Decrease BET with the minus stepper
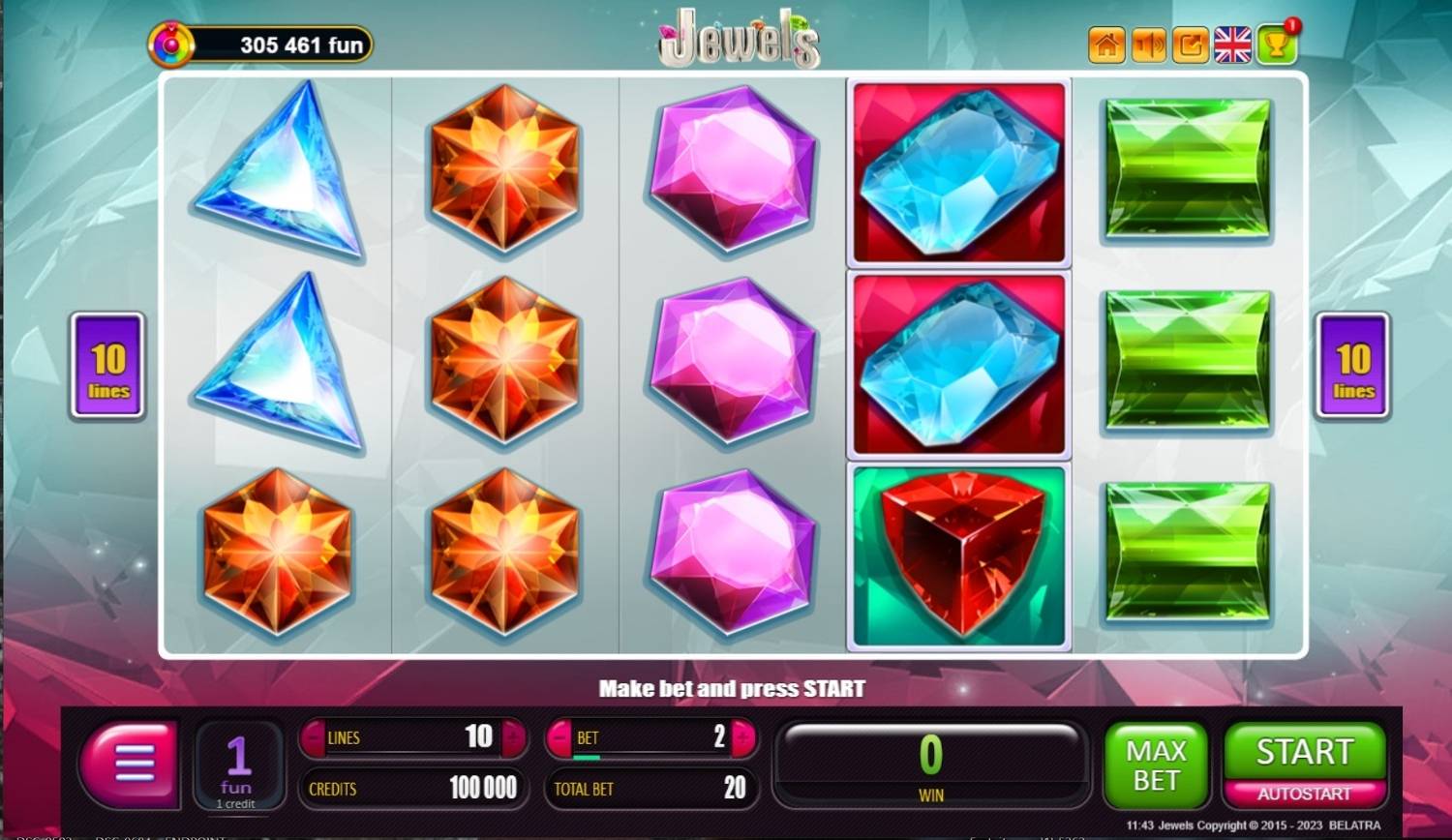1452x840 pixels. click(x=560, y=737)
